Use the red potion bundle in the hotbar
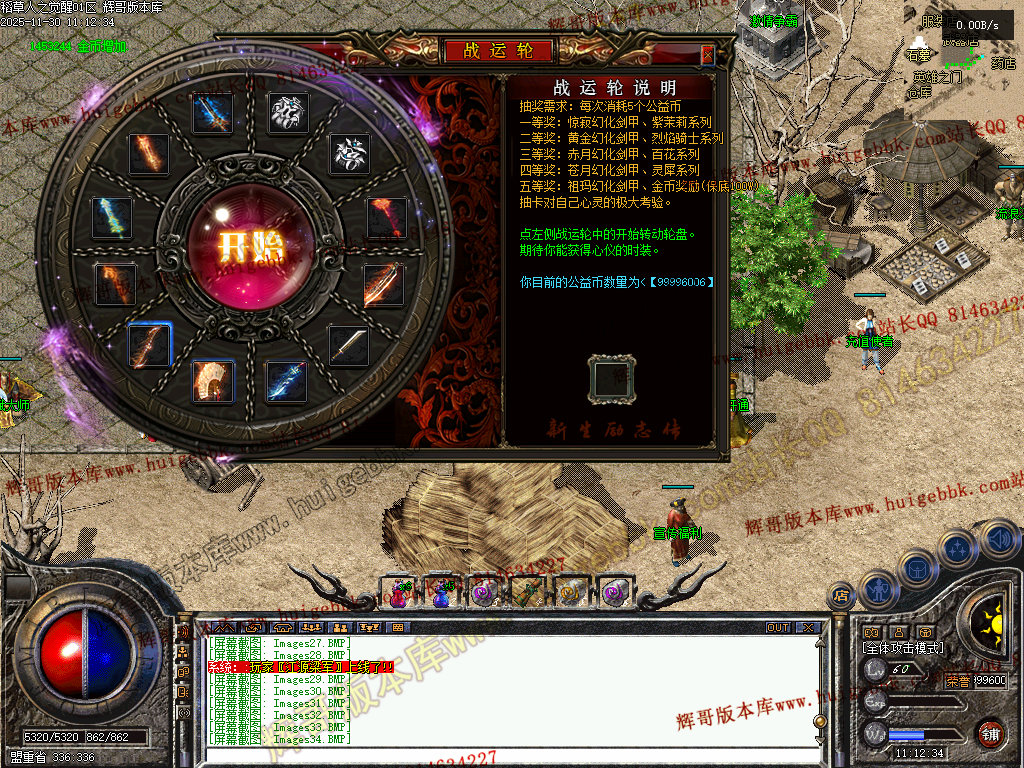1024x768 pixels. 398,593
